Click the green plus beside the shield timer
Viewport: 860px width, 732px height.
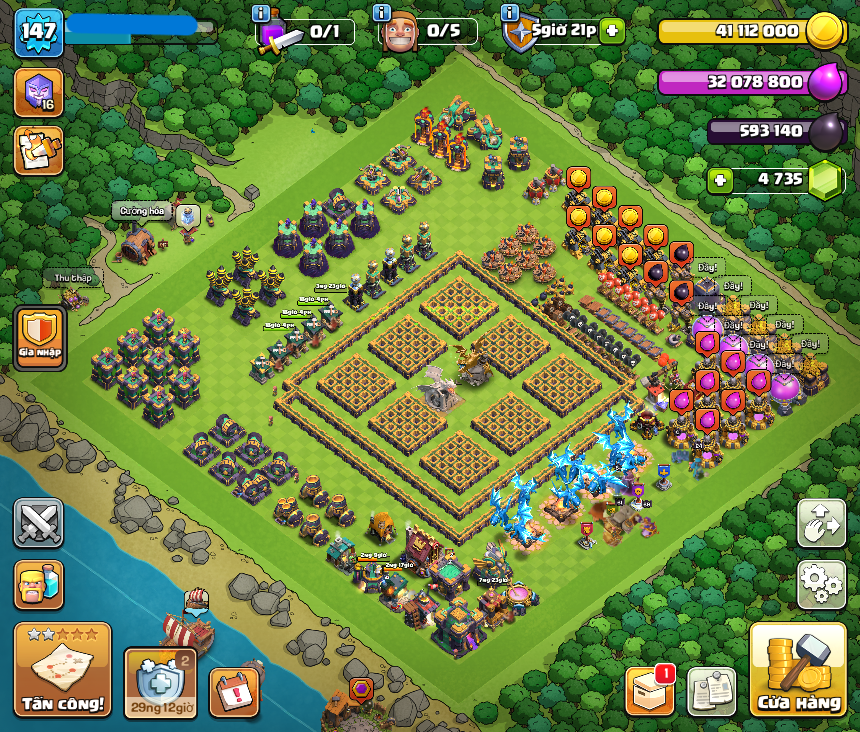[x=612, y=32]
